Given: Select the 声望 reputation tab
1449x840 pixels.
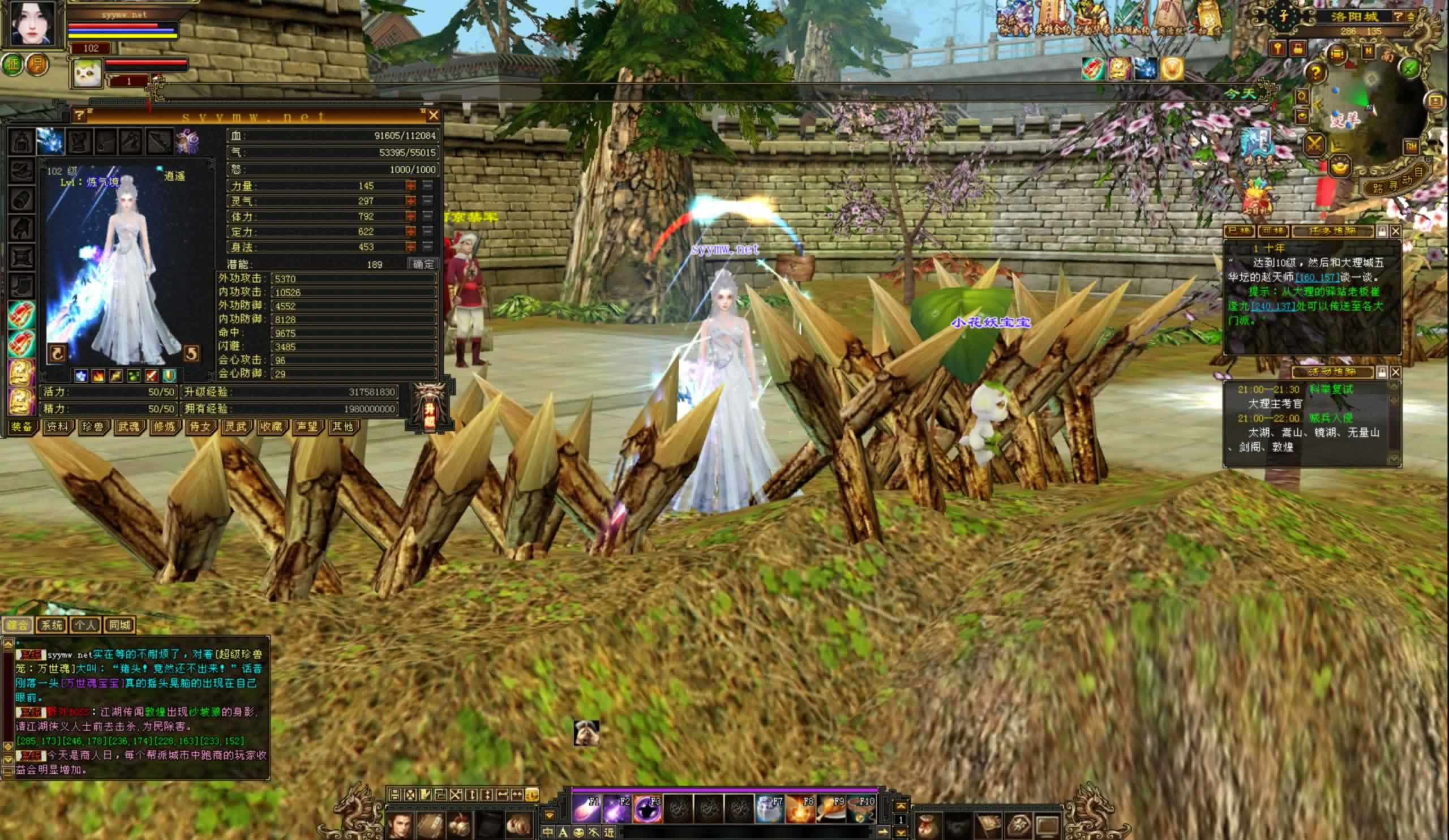Looking at the screenshot, I should coord(307,427).
